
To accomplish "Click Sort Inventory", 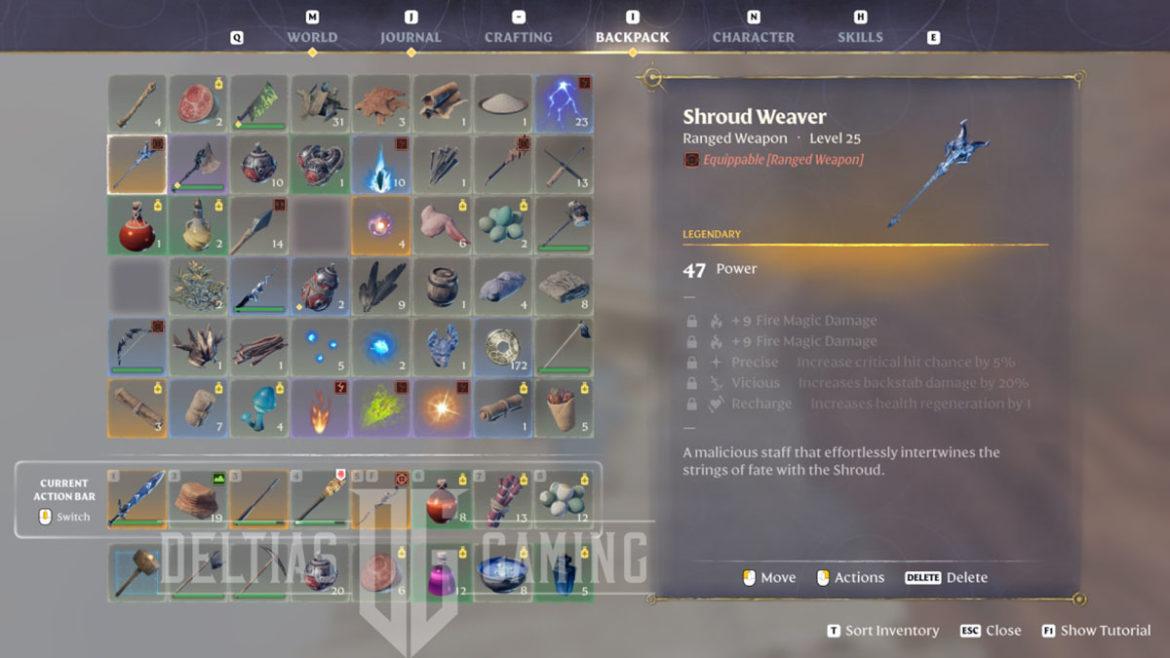I will pyautogui.click(x=883, y=631).
